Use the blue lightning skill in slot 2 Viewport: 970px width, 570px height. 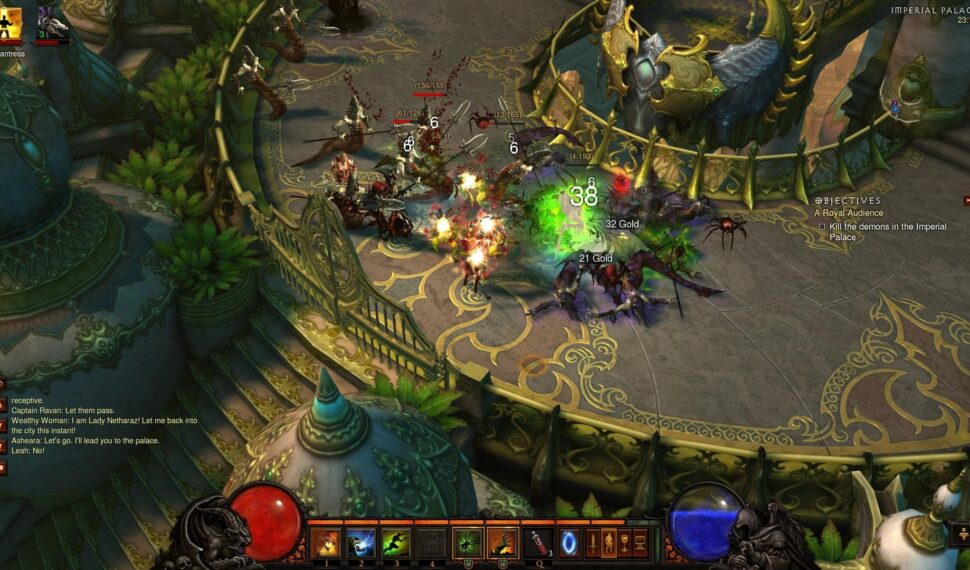click(361, 543)
